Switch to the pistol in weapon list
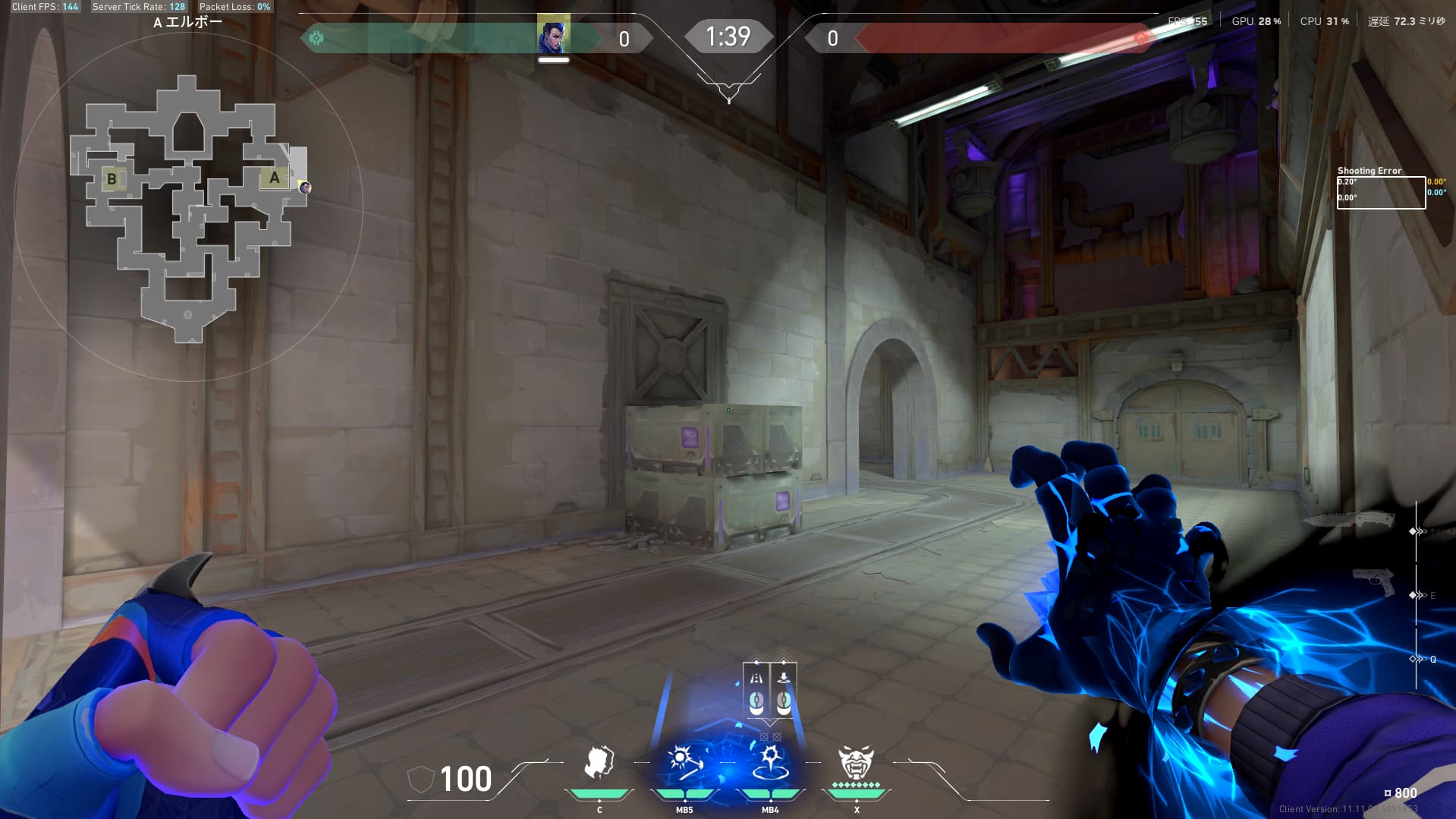 click(1374, 583)
